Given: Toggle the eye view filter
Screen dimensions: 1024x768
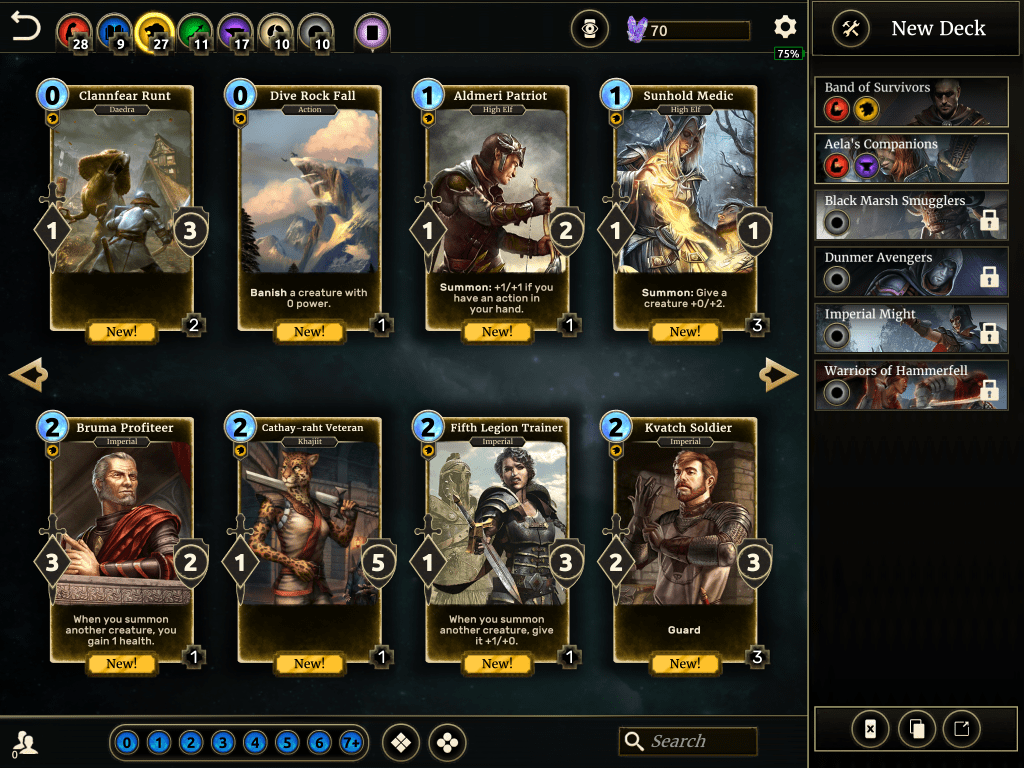Looking at the screenshot, I should click(x=590, y=30).
